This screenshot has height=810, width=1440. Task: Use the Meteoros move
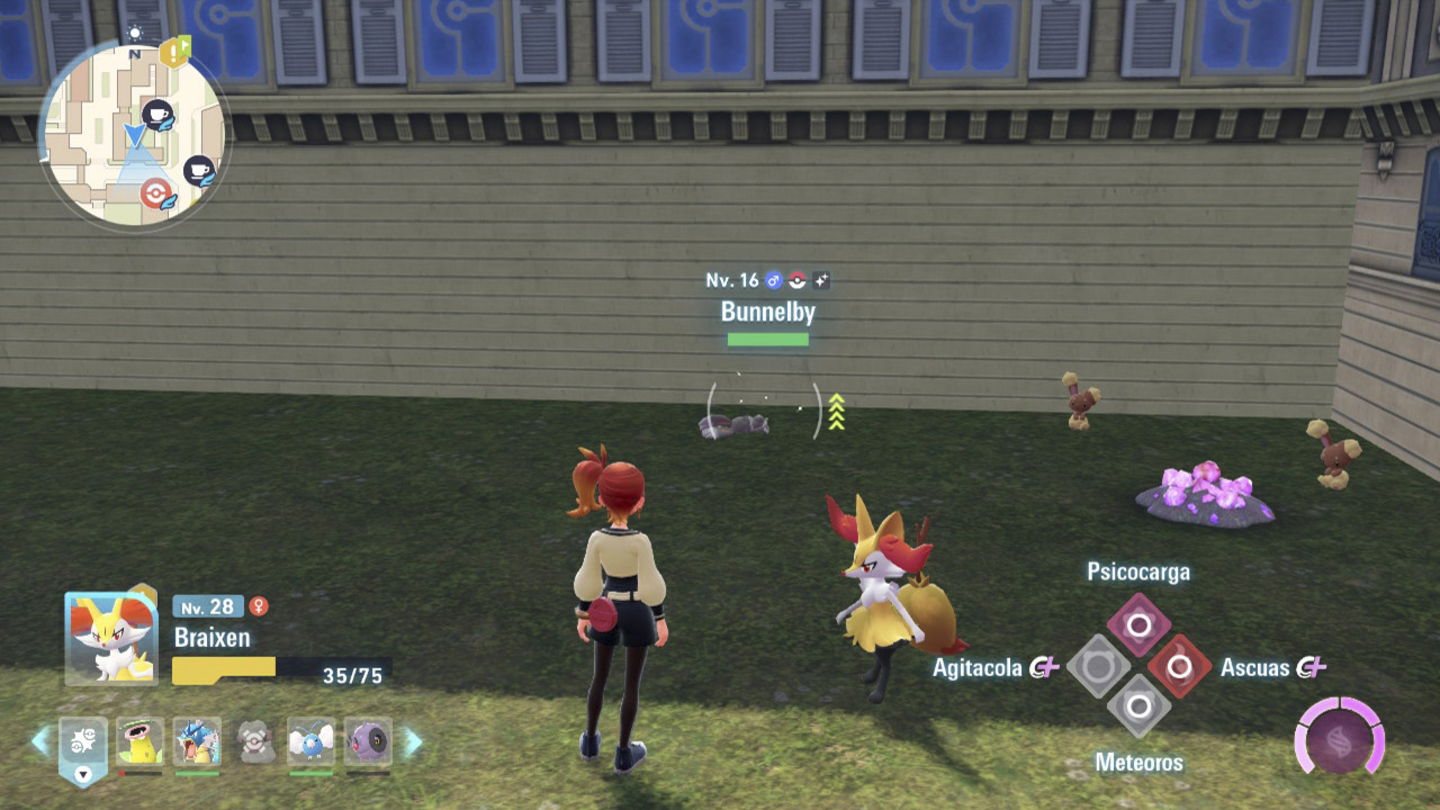click(x=1138, y=707)
